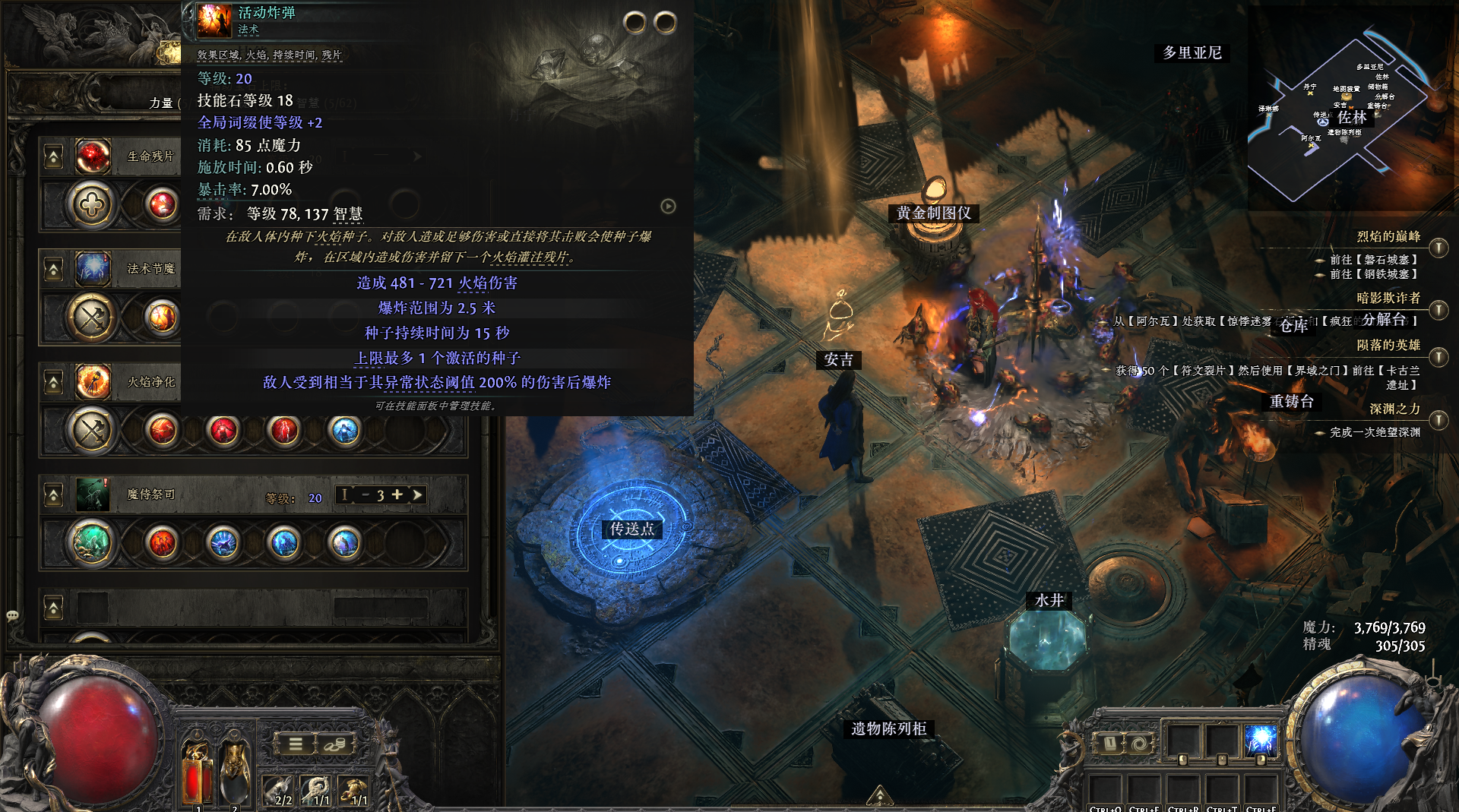The image size is (1459, 812).
Task: Increase 魔侍祭司 count with the plus button
Action: pos(397,494)
